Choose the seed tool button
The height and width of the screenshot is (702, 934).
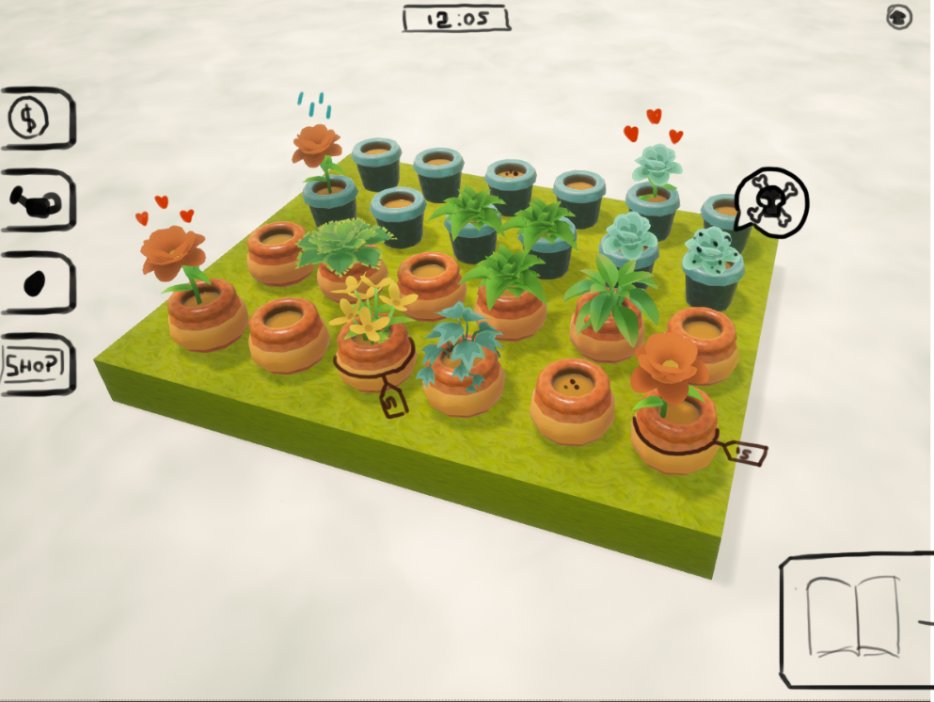tap(33, 284)
